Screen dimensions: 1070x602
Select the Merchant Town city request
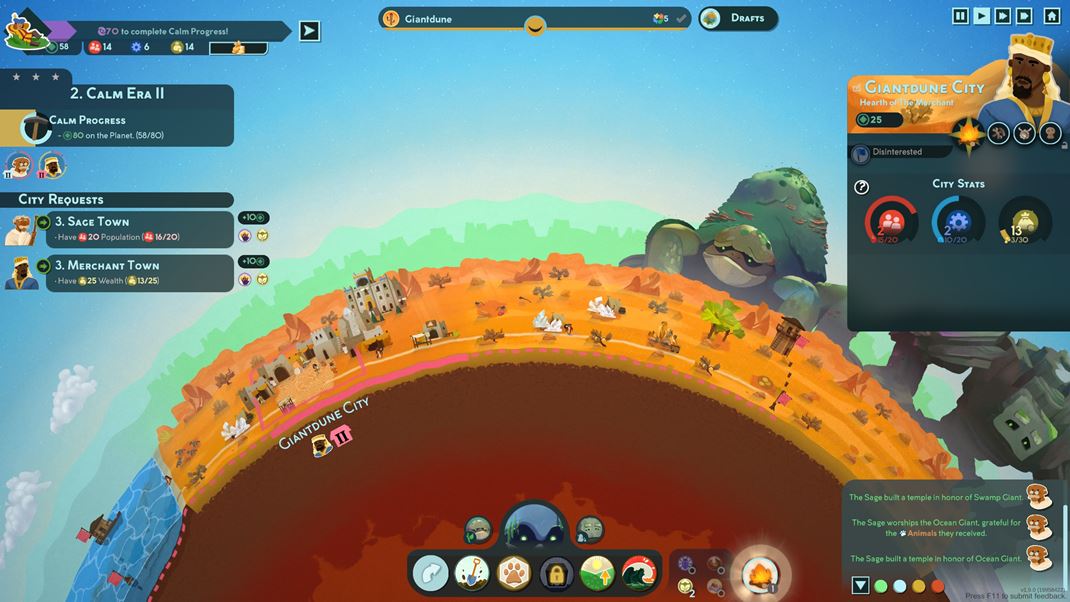click(x=120, y=272)
